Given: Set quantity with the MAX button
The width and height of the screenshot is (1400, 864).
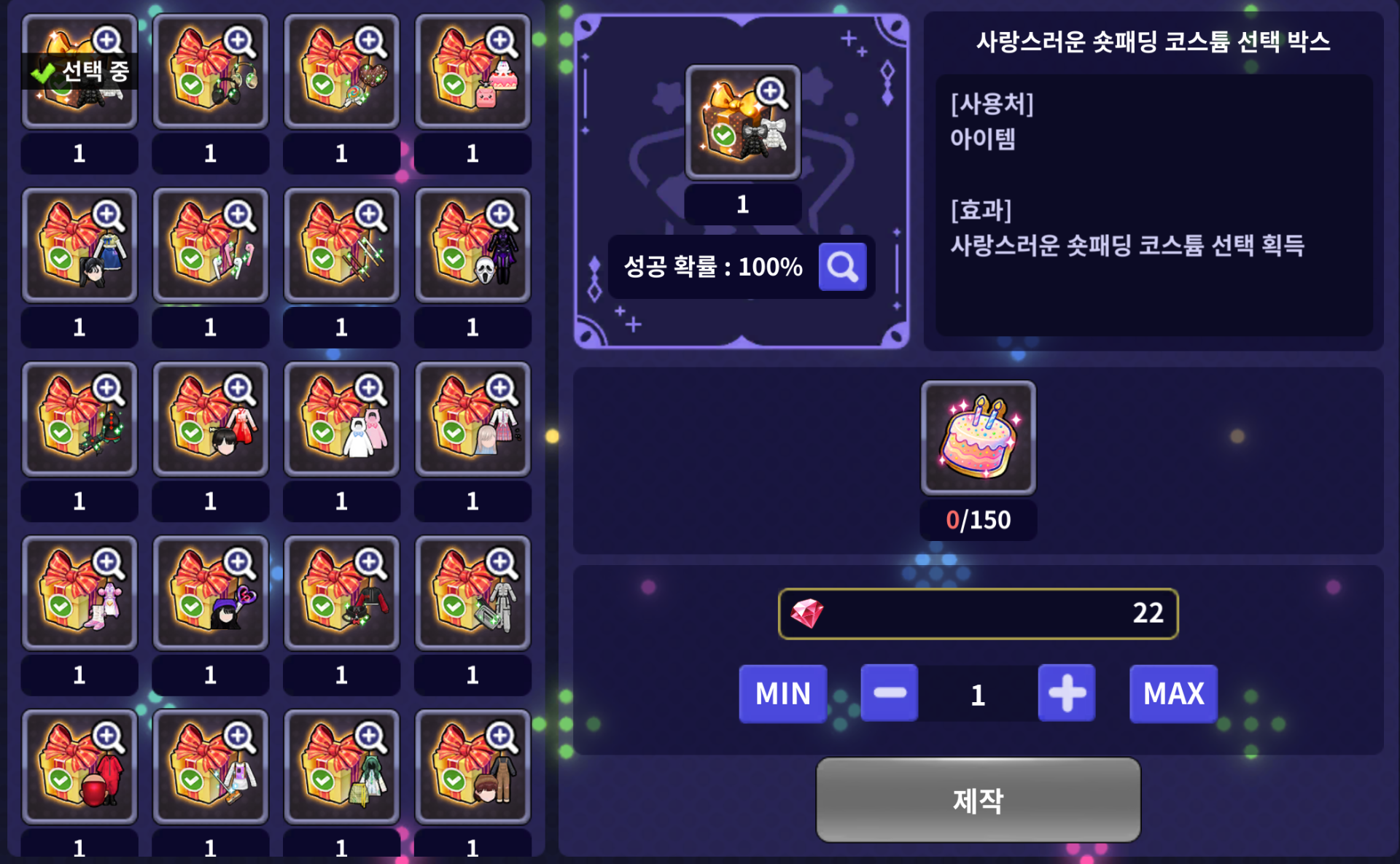Looking at the screenshot, I should [1172, 693].
